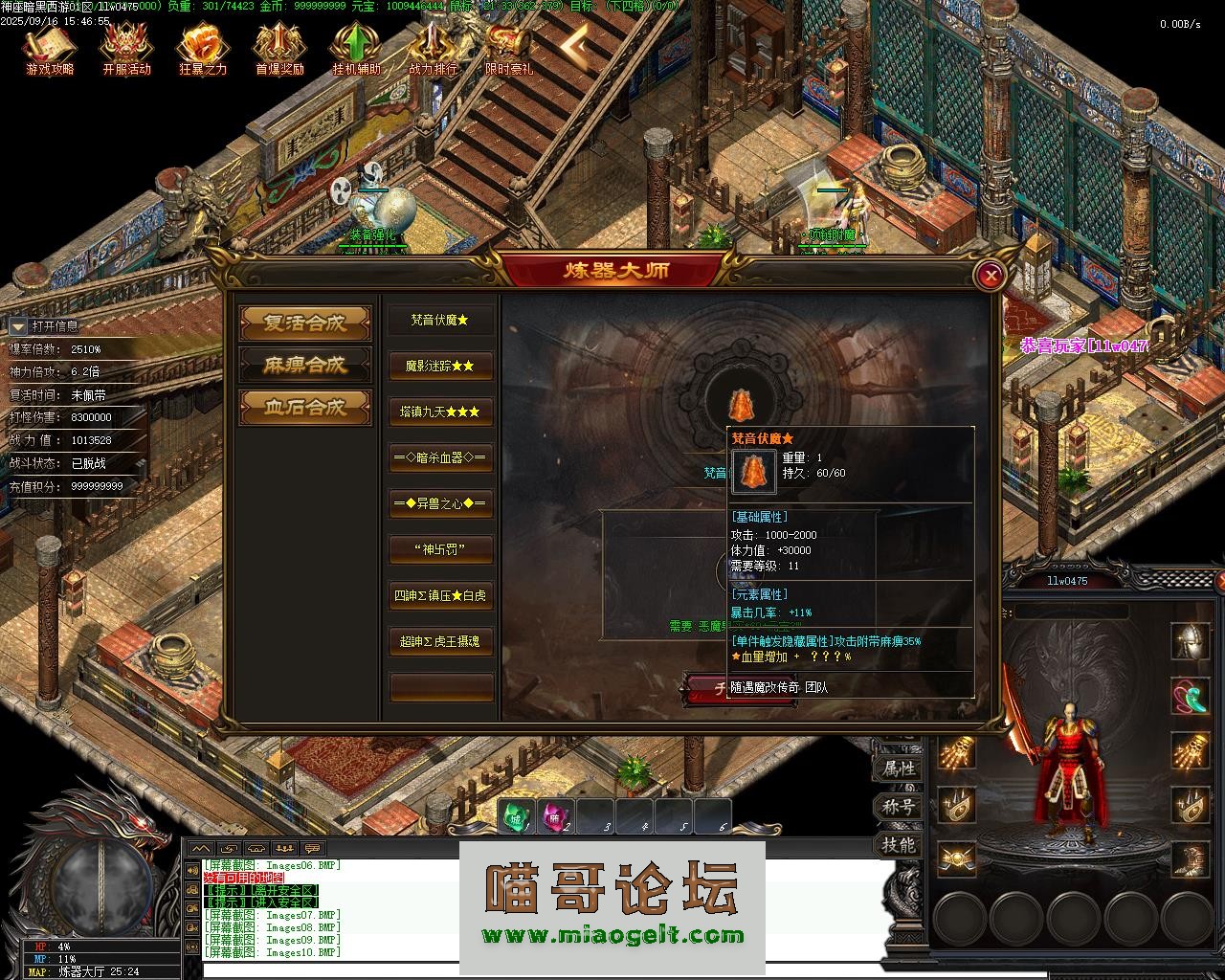Viewport: 1225px width, 980px height.
Task: Switch to the 复活合成 tab
Action: (x=305, y=323)
